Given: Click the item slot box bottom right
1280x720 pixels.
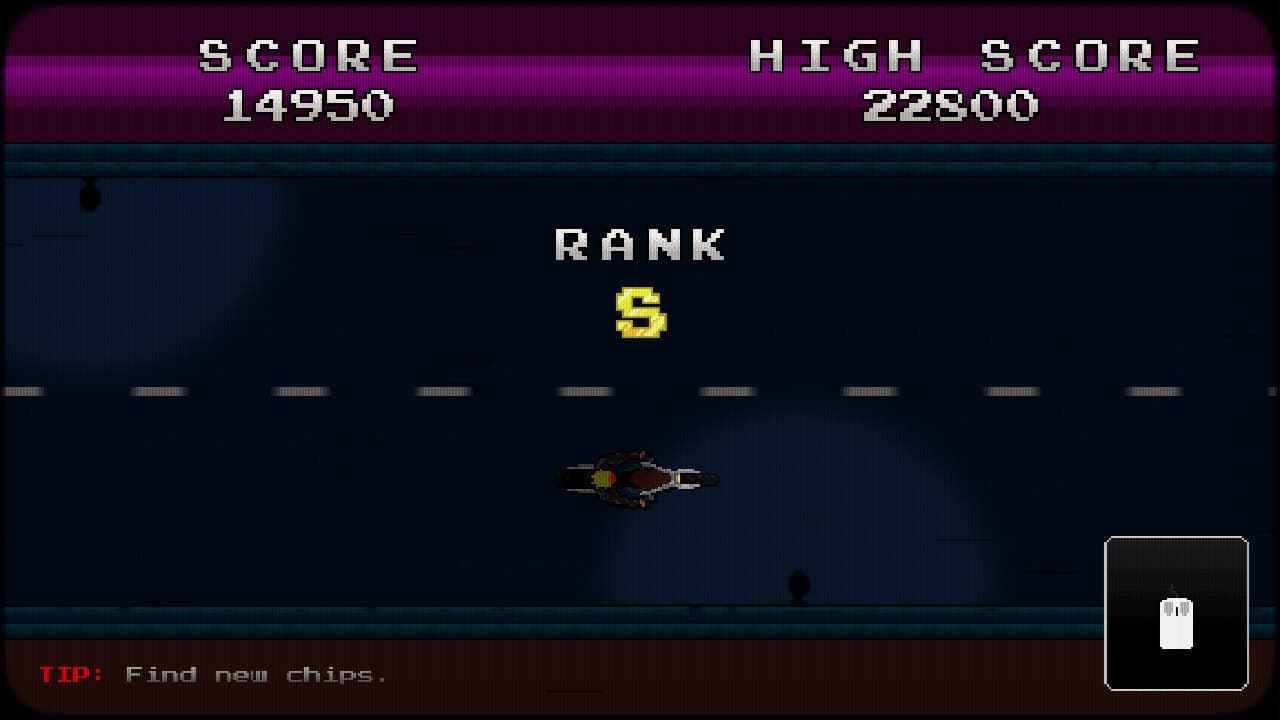Looking at the screenshot, I should point(1177,614).
